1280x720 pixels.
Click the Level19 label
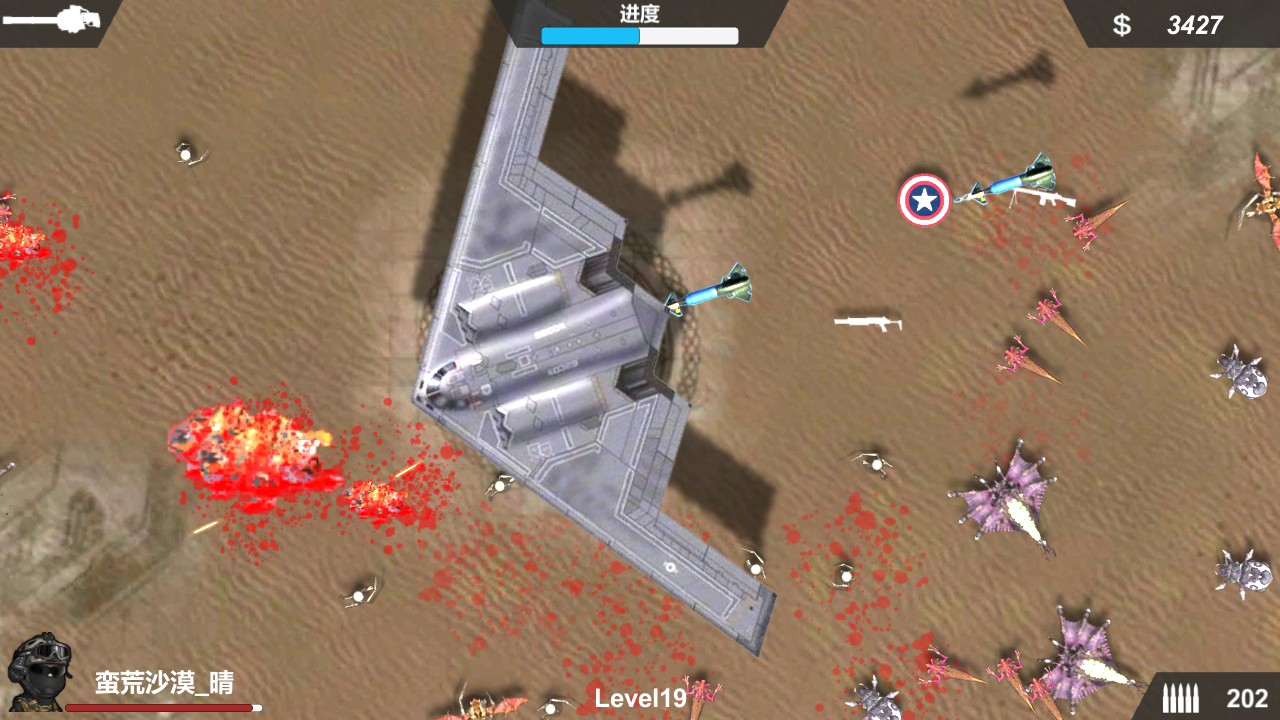pos(640,700)
